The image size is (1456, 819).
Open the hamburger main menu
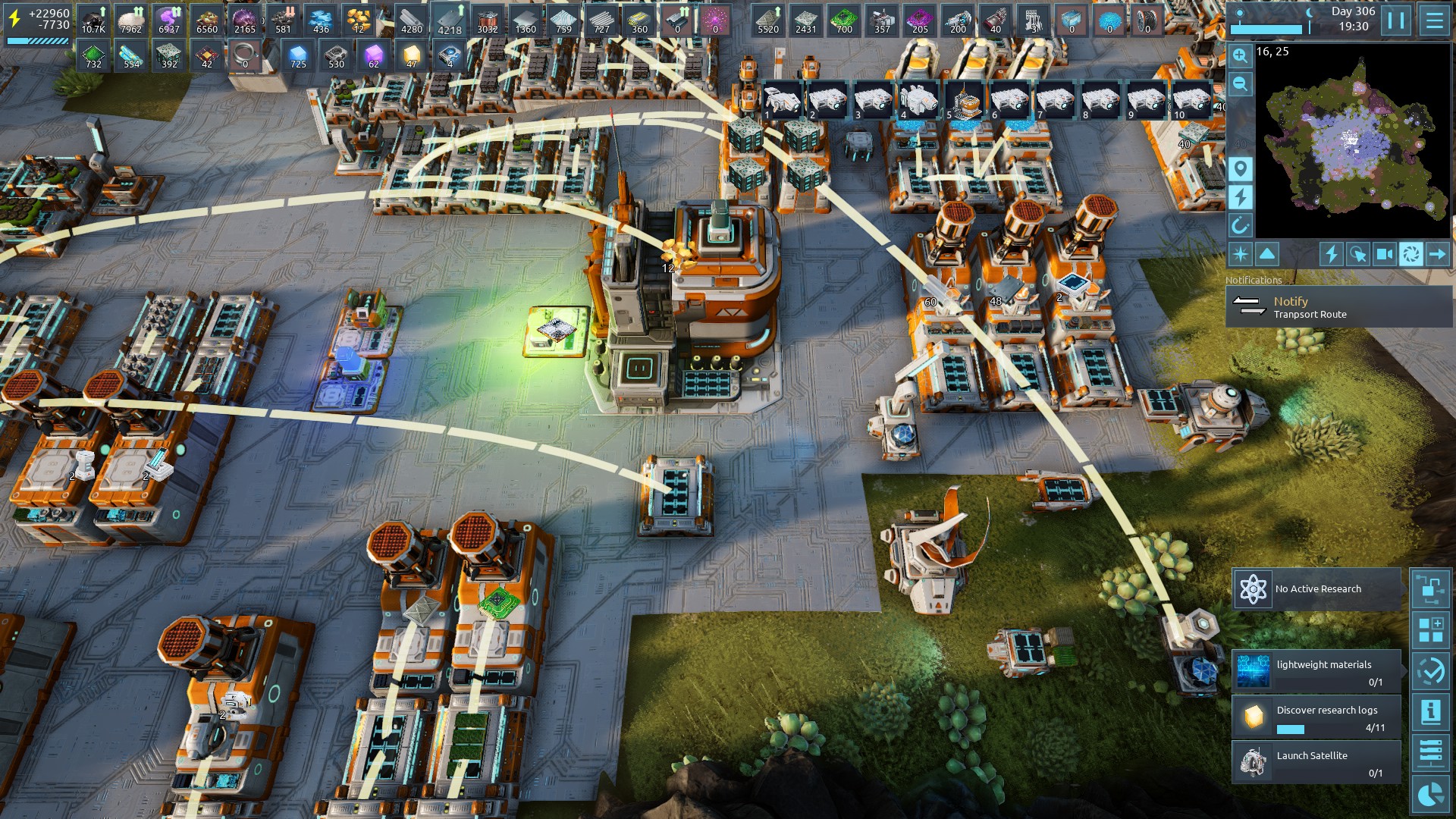click(x=1434, y=20)
